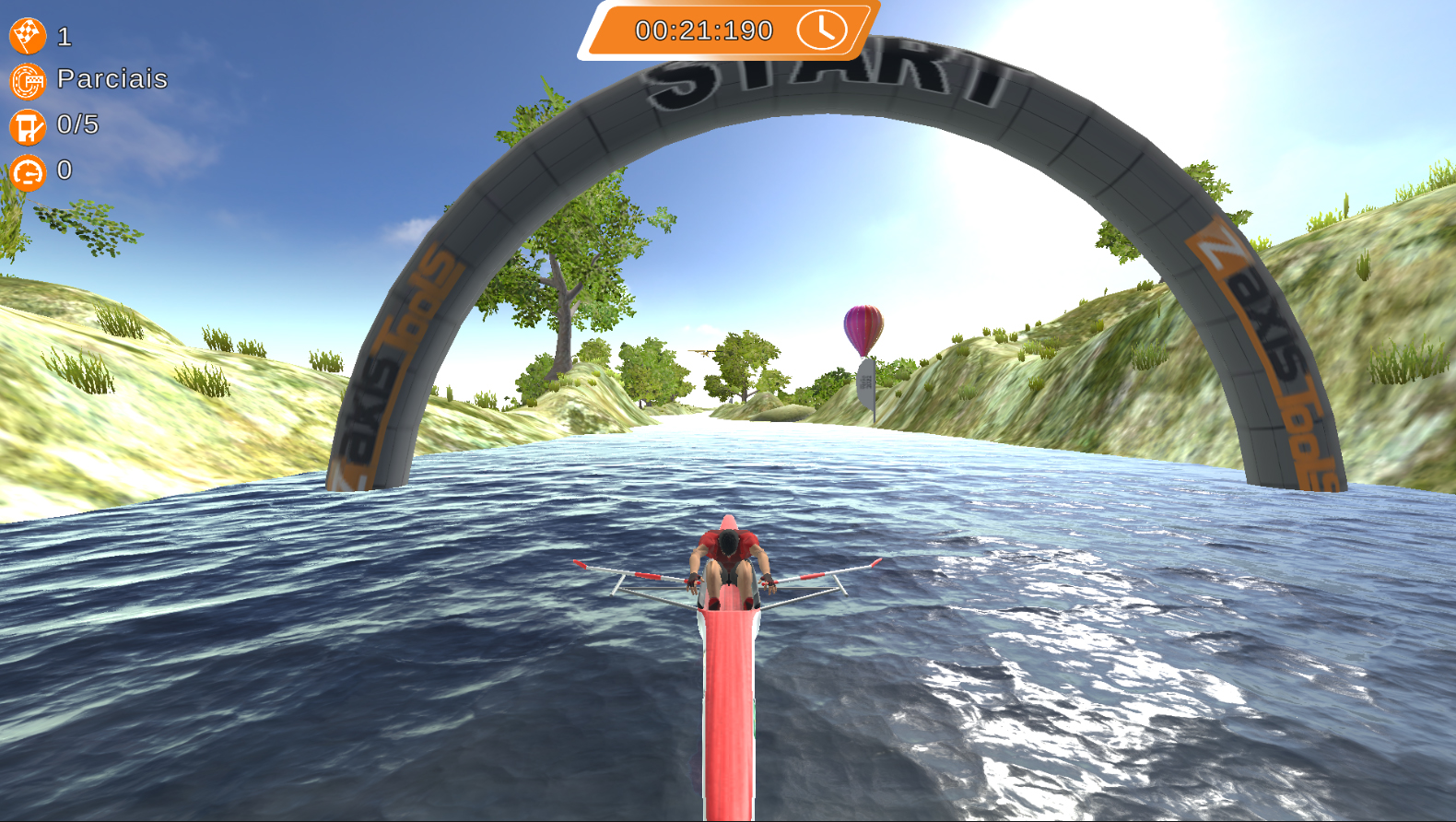Click the checkered flag lap icon
The width and height of the screenshot is (1456, 822).
click(28, 36)
